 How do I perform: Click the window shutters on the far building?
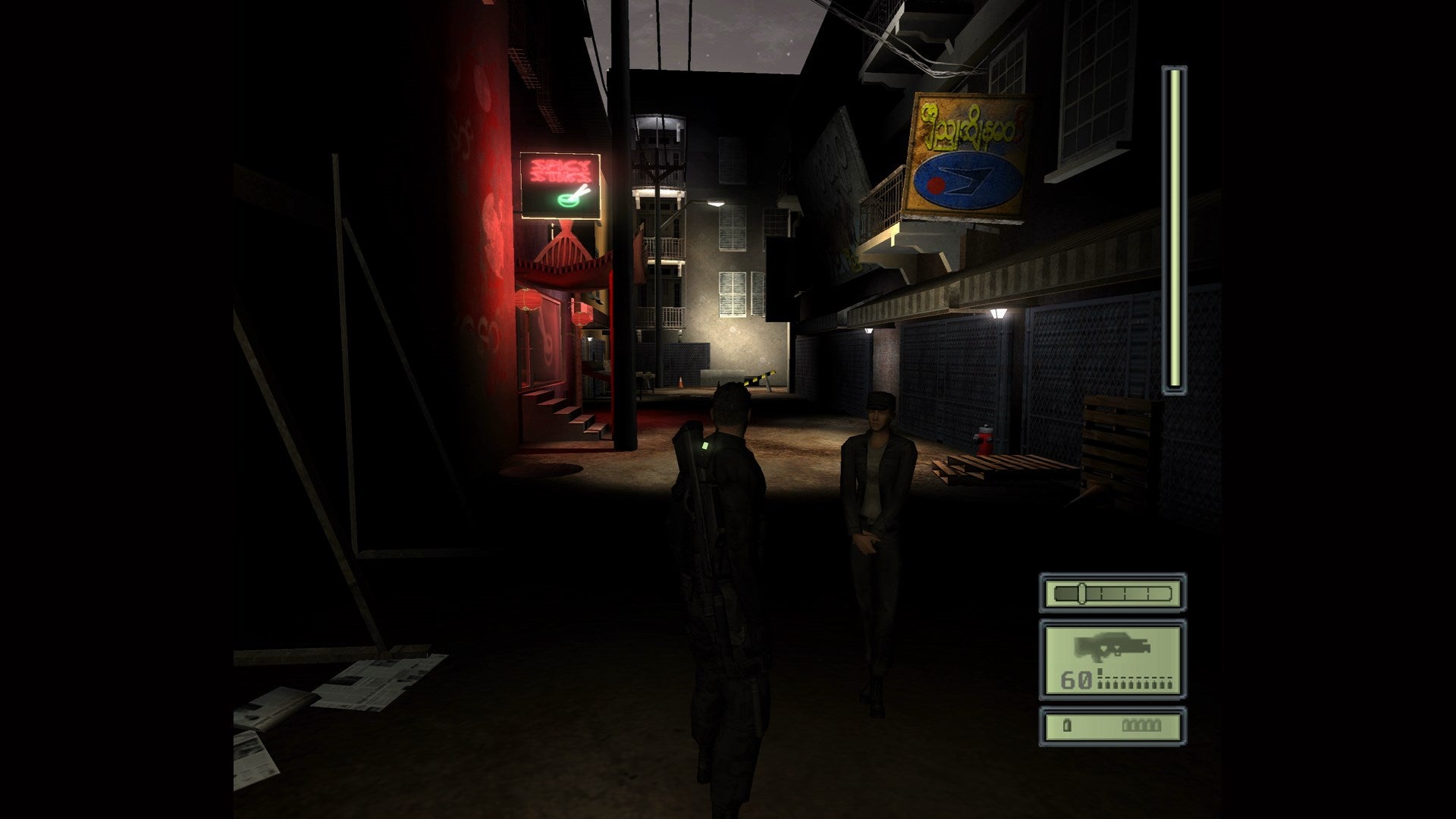[x=733, y=296]
